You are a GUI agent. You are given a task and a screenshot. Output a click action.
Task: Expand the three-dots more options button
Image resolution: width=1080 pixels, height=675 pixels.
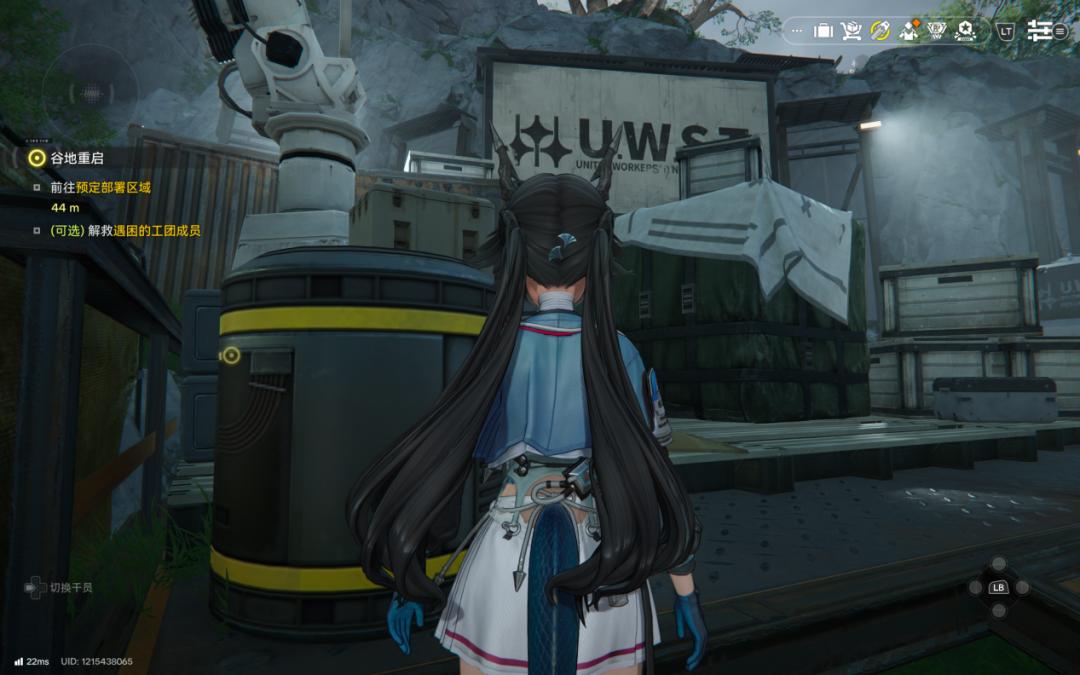796,31
